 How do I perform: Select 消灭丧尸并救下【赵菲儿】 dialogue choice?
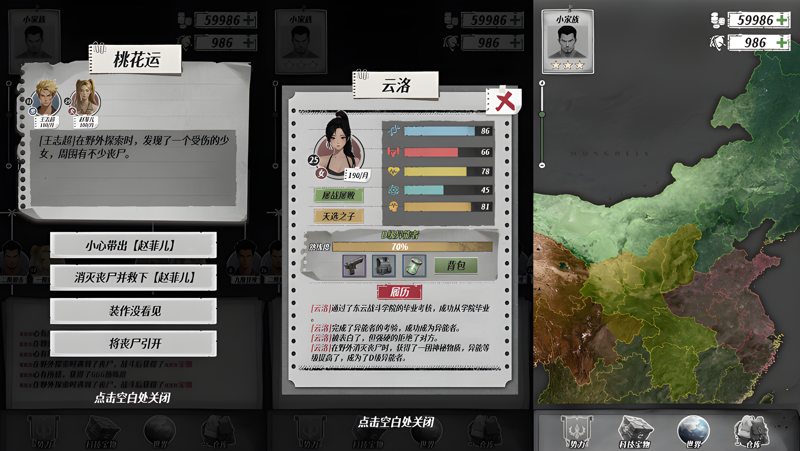(133, 277)
